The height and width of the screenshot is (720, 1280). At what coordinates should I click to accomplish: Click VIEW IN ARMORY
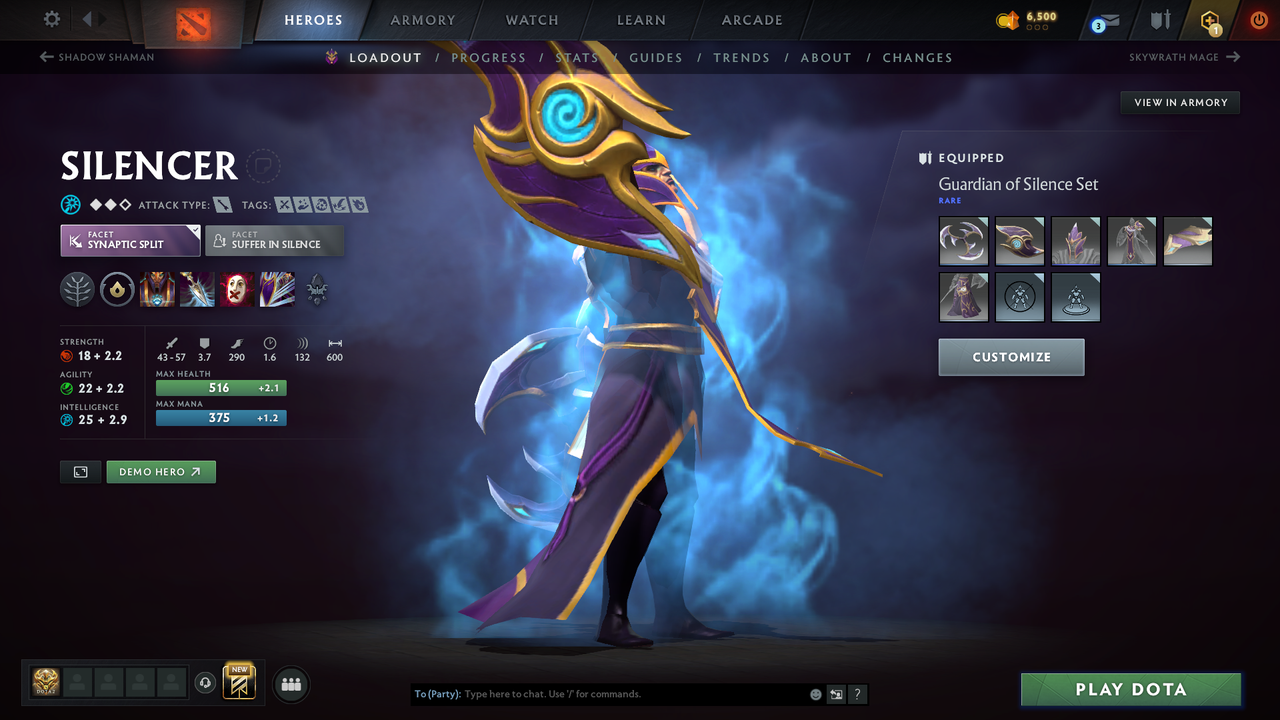tap(1179, 102)
